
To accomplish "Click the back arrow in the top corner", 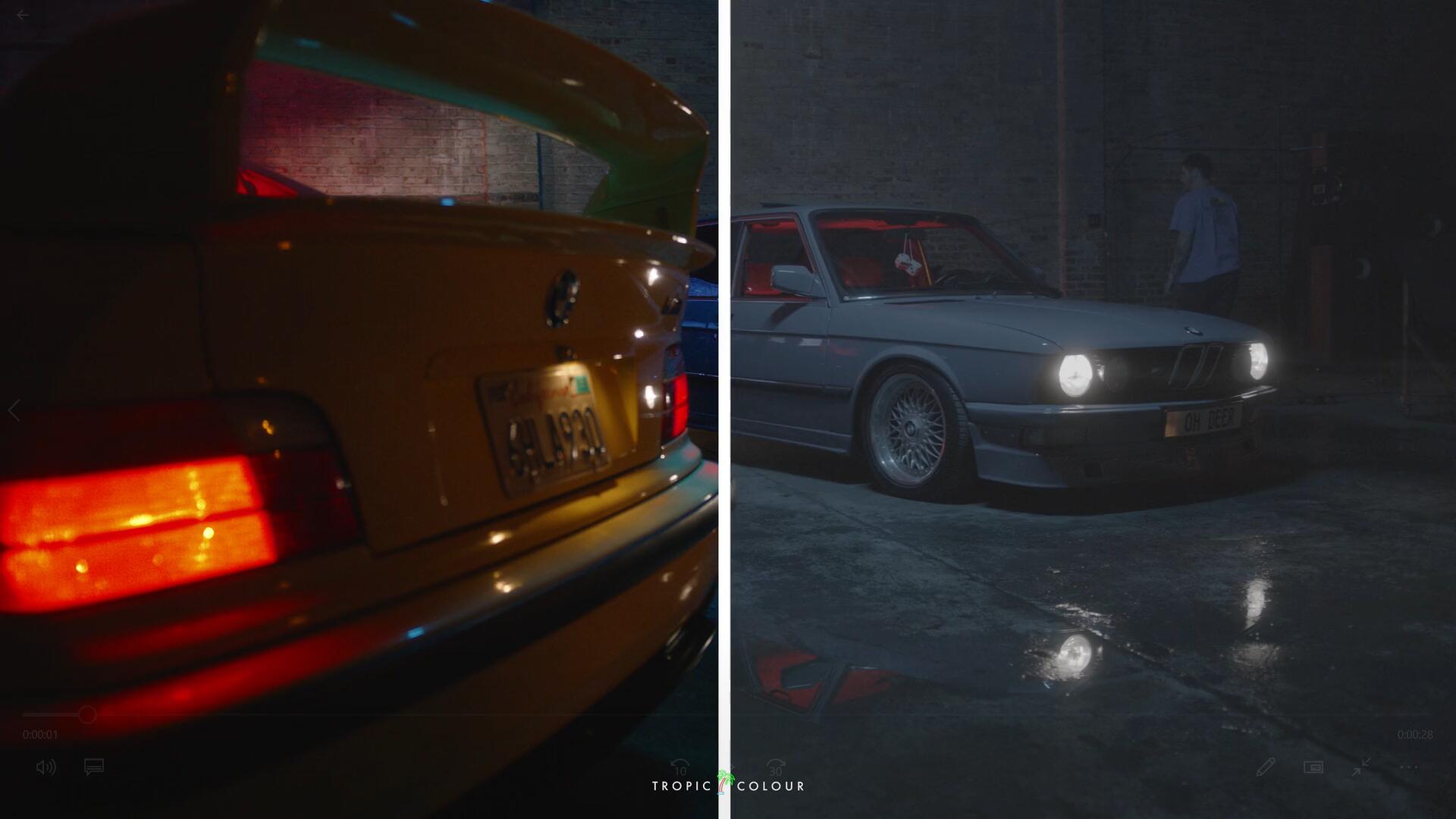I will [23, 14].
